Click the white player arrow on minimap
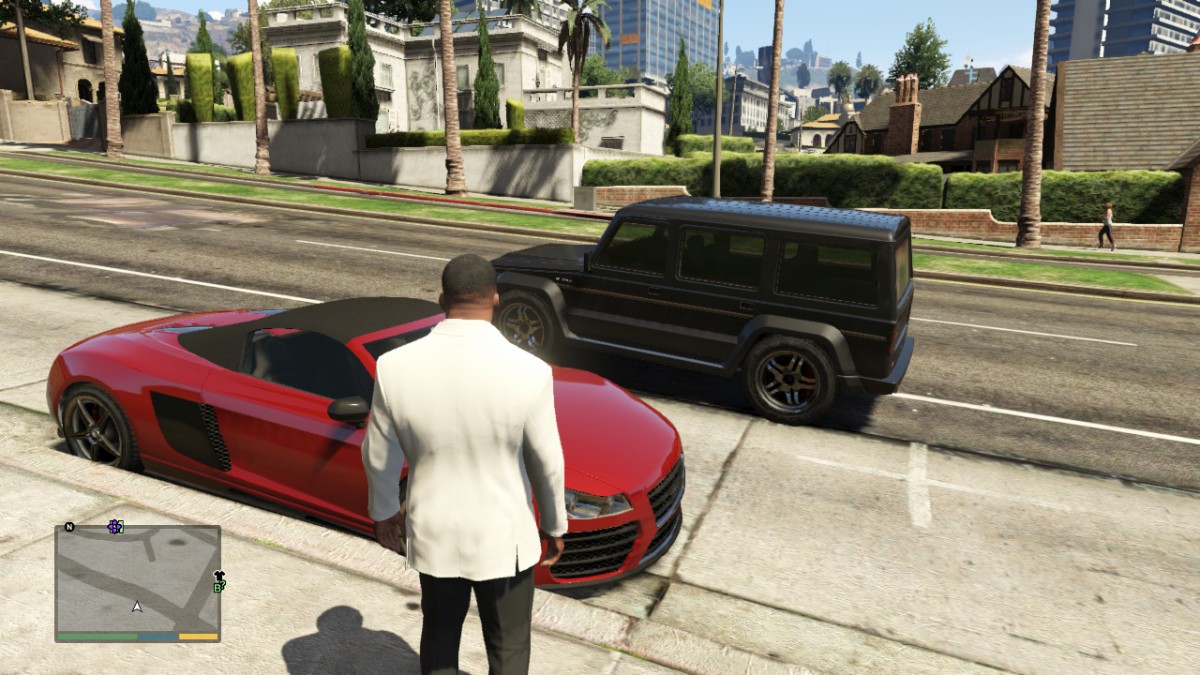Screen dimensions: 1200x675 [137, 606]
